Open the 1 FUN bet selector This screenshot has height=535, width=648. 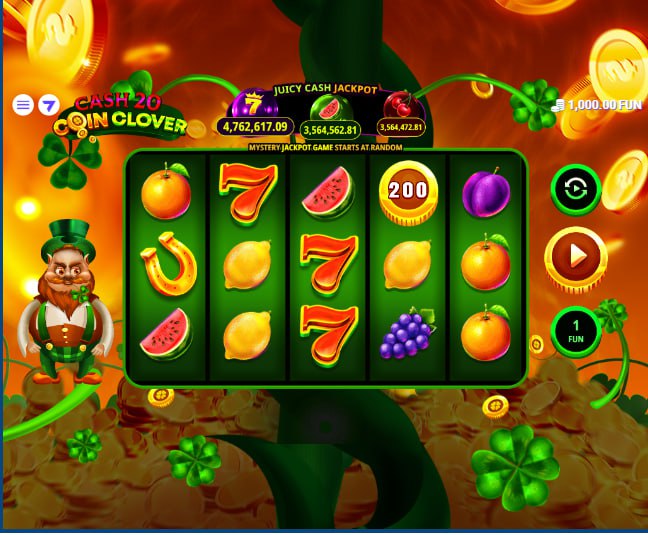[x=575, y=332]
